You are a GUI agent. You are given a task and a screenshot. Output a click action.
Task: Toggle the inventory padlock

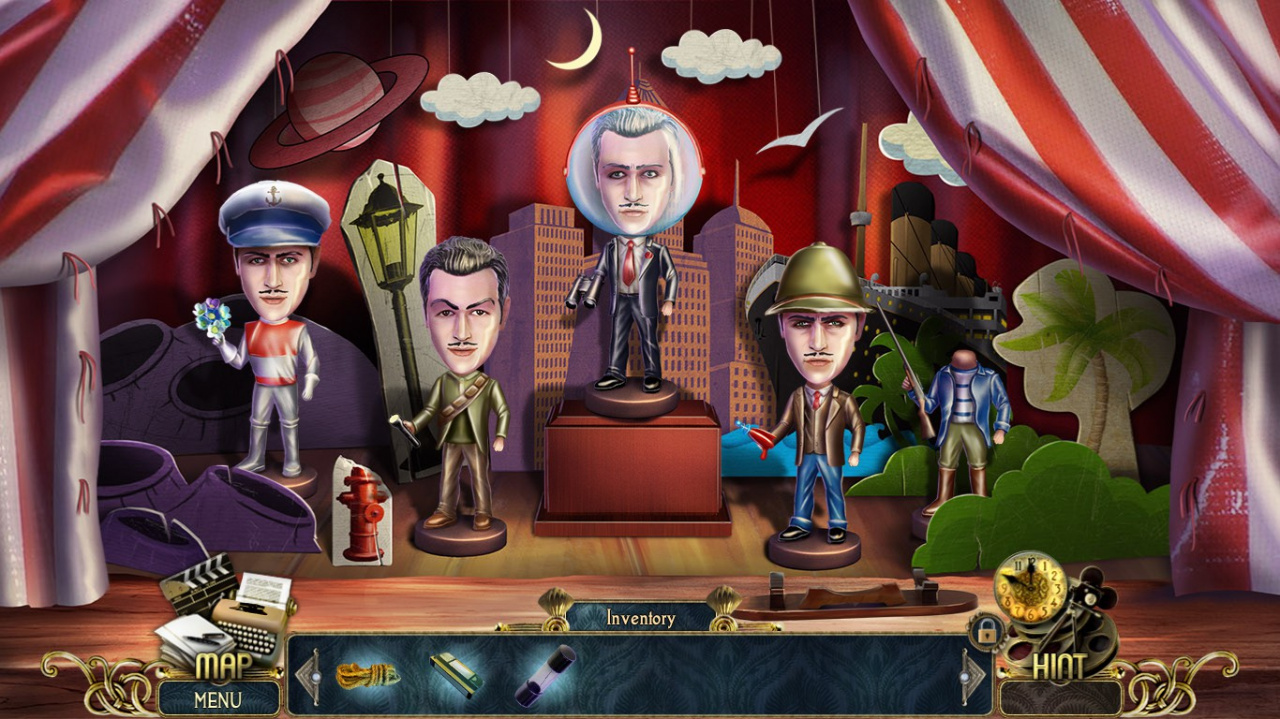click(986, 632)
